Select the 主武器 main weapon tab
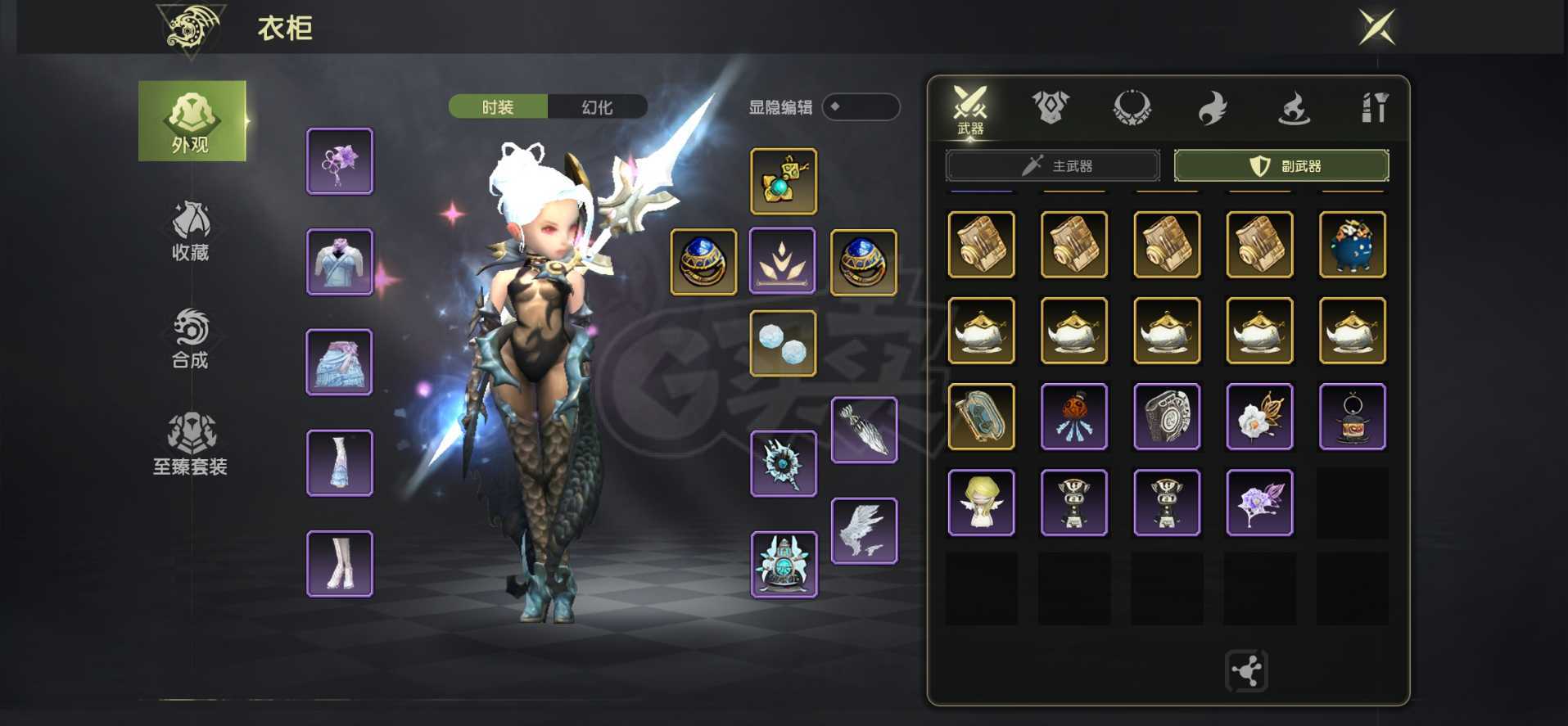 click(1053, 166)
